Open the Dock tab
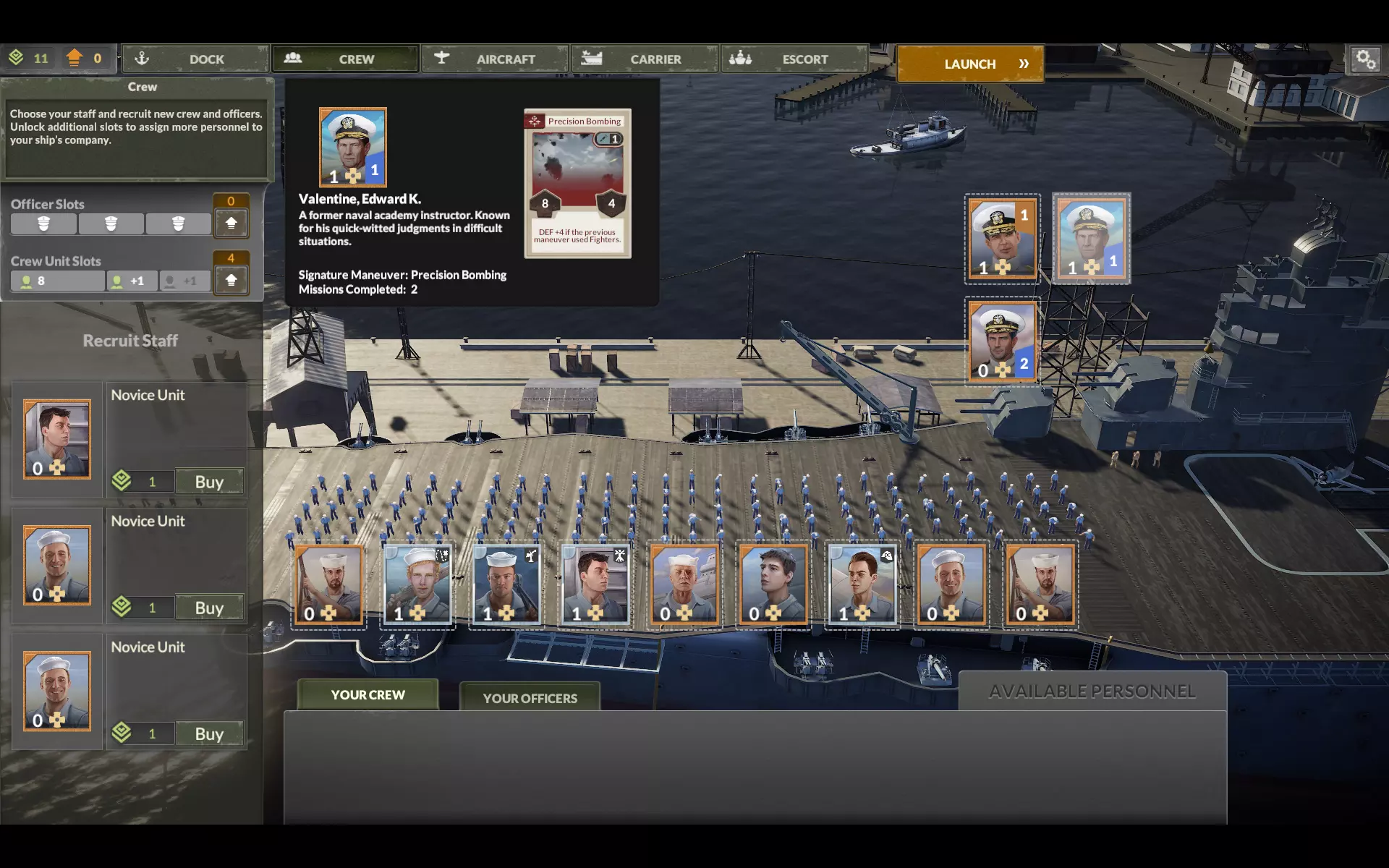Screen dimensions: 1389x868 pyautogui.click(x=195, y=59)
